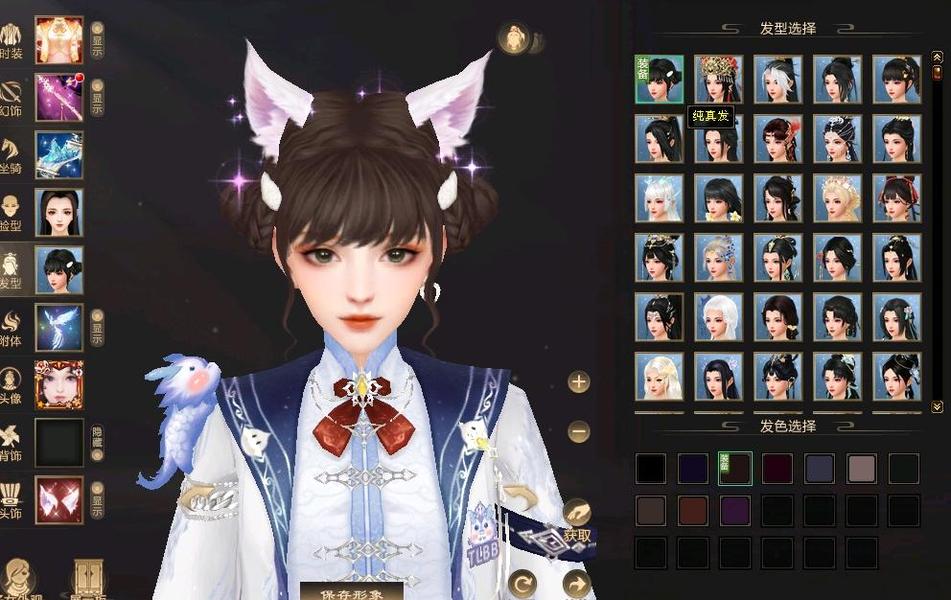The width and height of the screenshot is (951, 600).
Task: Choose the rust red hair color swatch
Action: pos(693,510)
